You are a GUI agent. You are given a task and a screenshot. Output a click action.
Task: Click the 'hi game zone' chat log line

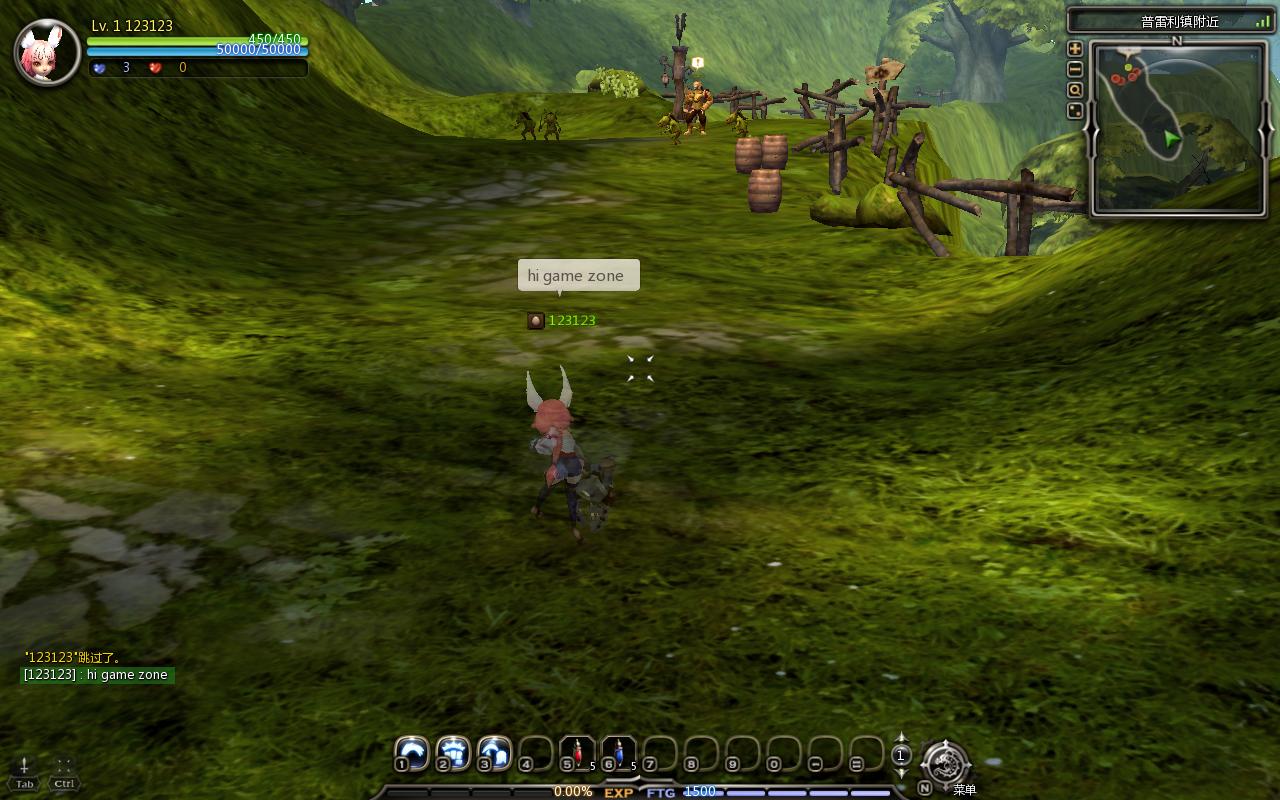tap(97, 675)
